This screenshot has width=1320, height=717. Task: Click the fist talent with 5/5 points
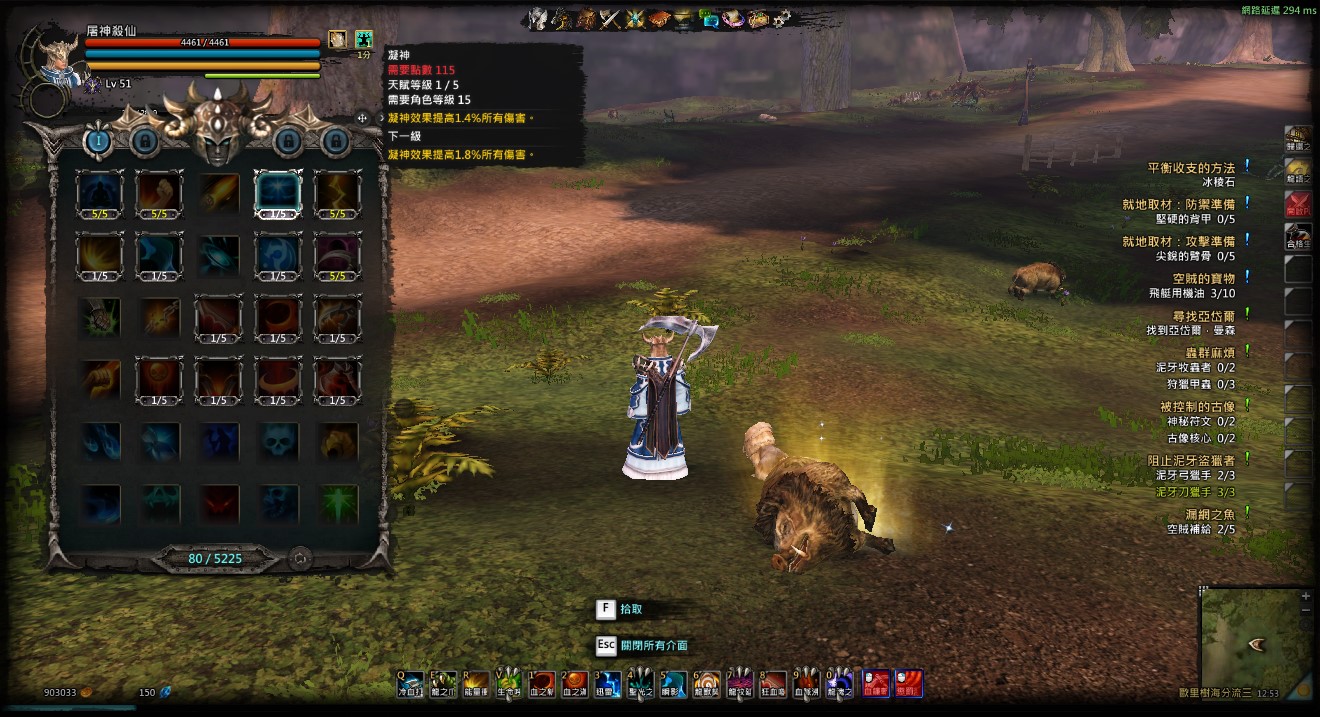click(159, 192)
